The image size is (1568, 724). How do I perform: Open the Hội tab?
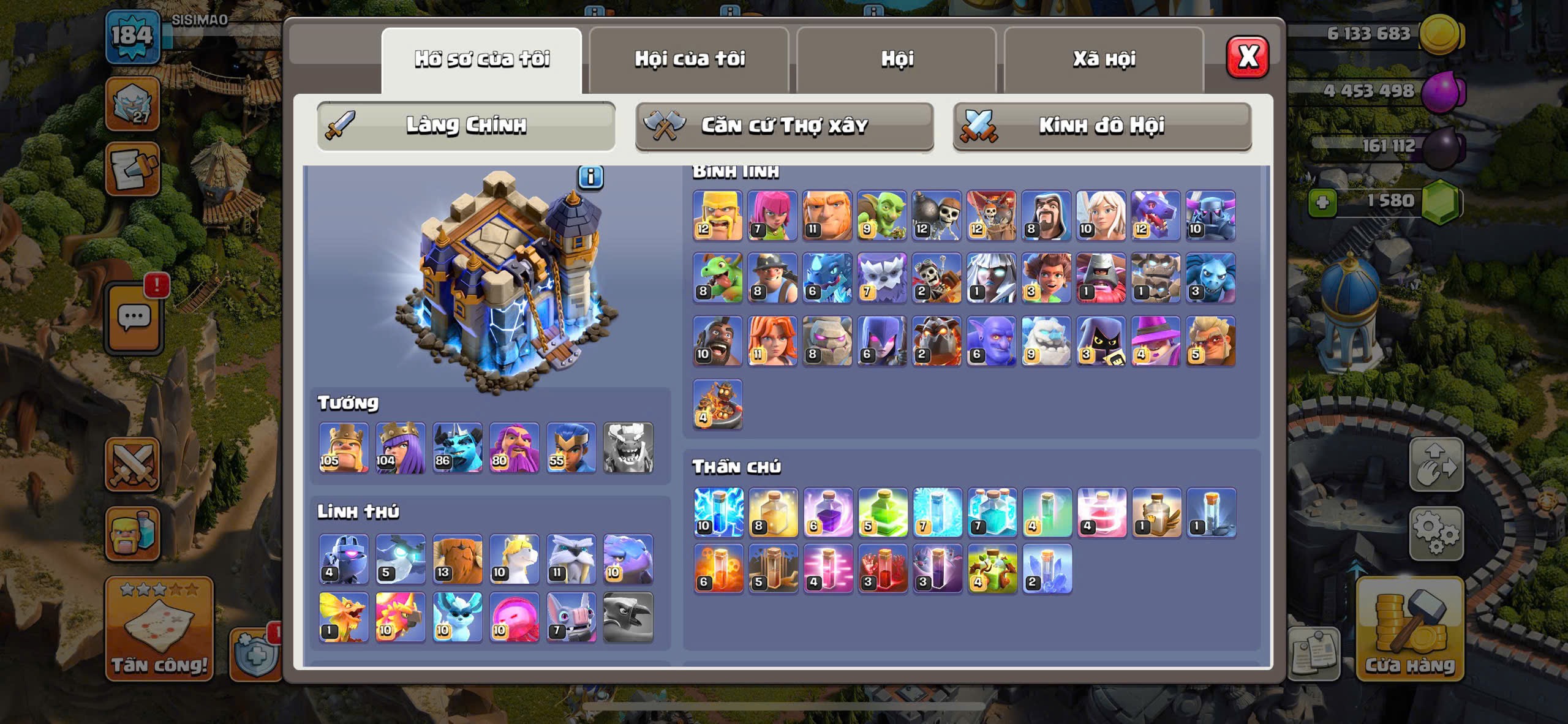coord(897,59)
